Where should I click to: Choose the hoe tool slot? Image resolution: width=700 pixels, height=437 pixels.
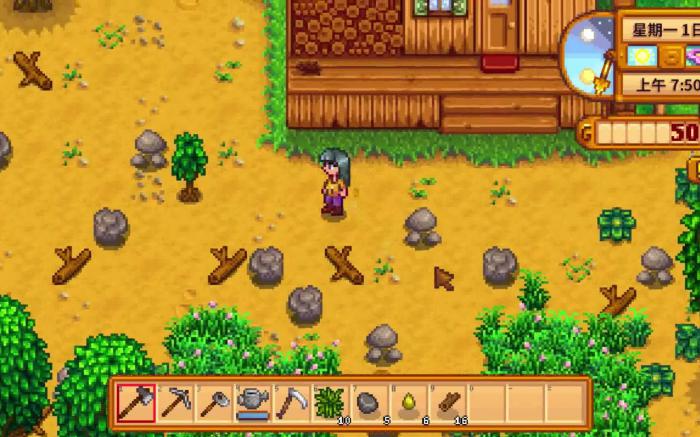click(x=214, y=403)
